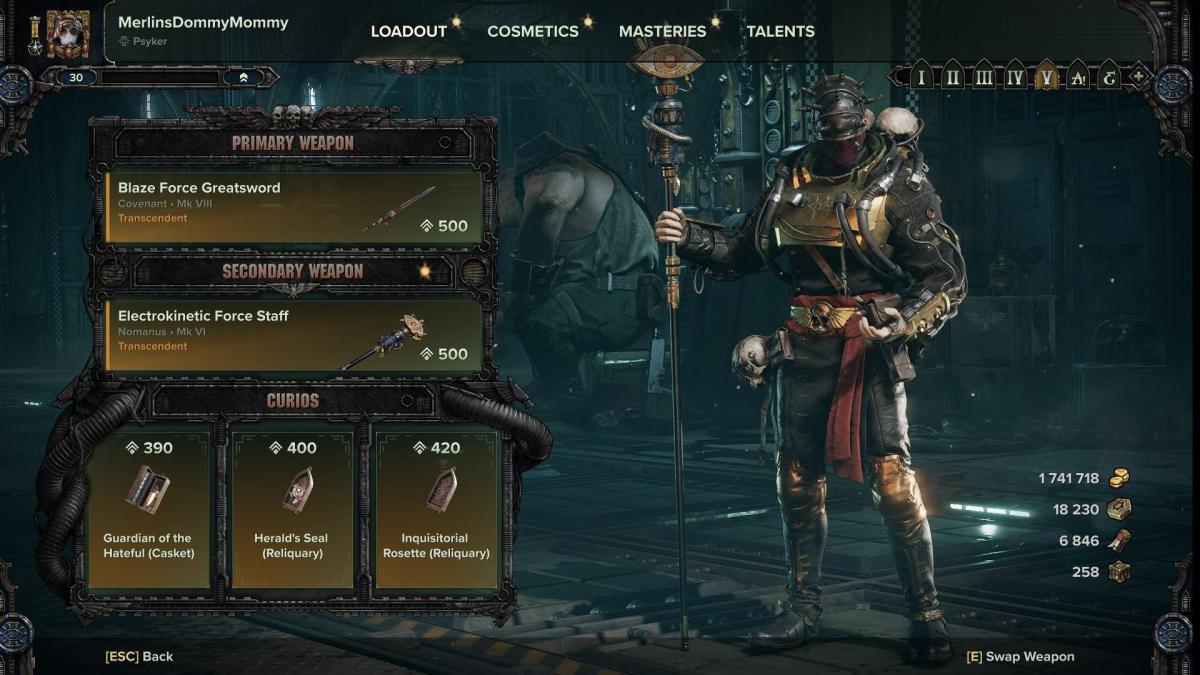The height and width of the screenshot is (675, 1200).
Task: Select loadout preset IV
Action: click(1015, 76)
